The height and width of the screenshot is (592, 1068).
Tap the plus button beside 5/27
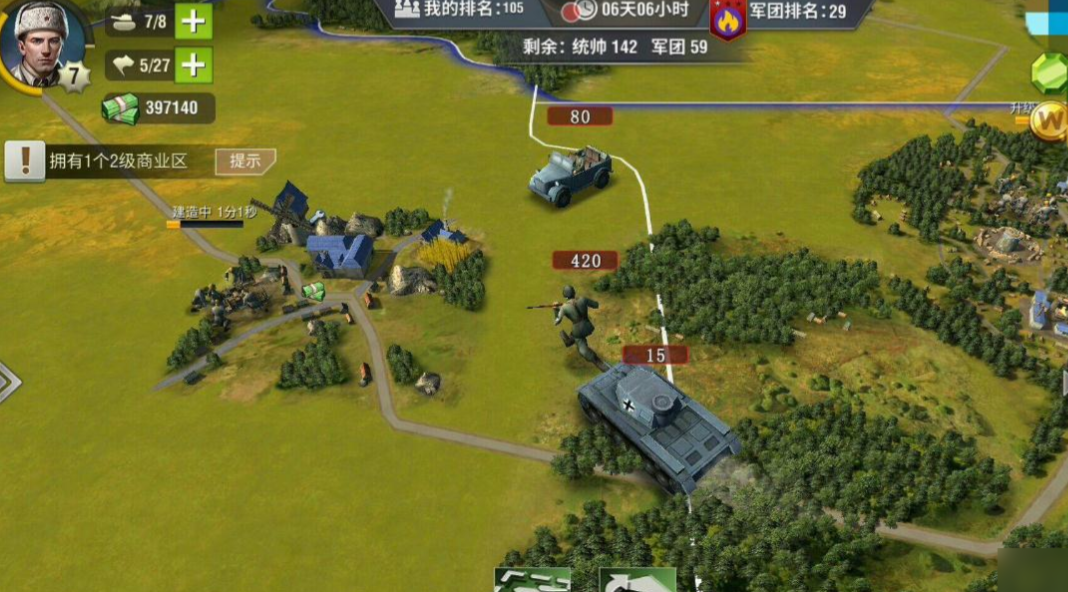pos(193,66)
